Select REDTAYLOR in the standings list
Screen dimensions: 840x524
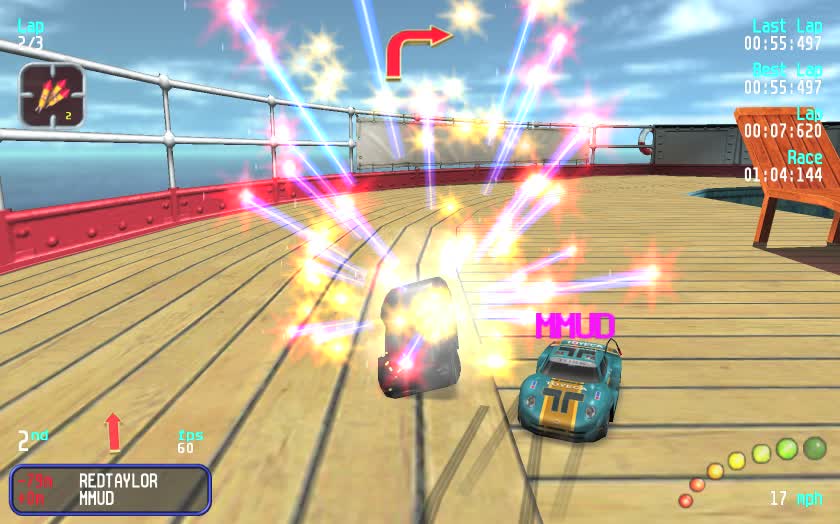pyautogui.click(x=118, y=480)
